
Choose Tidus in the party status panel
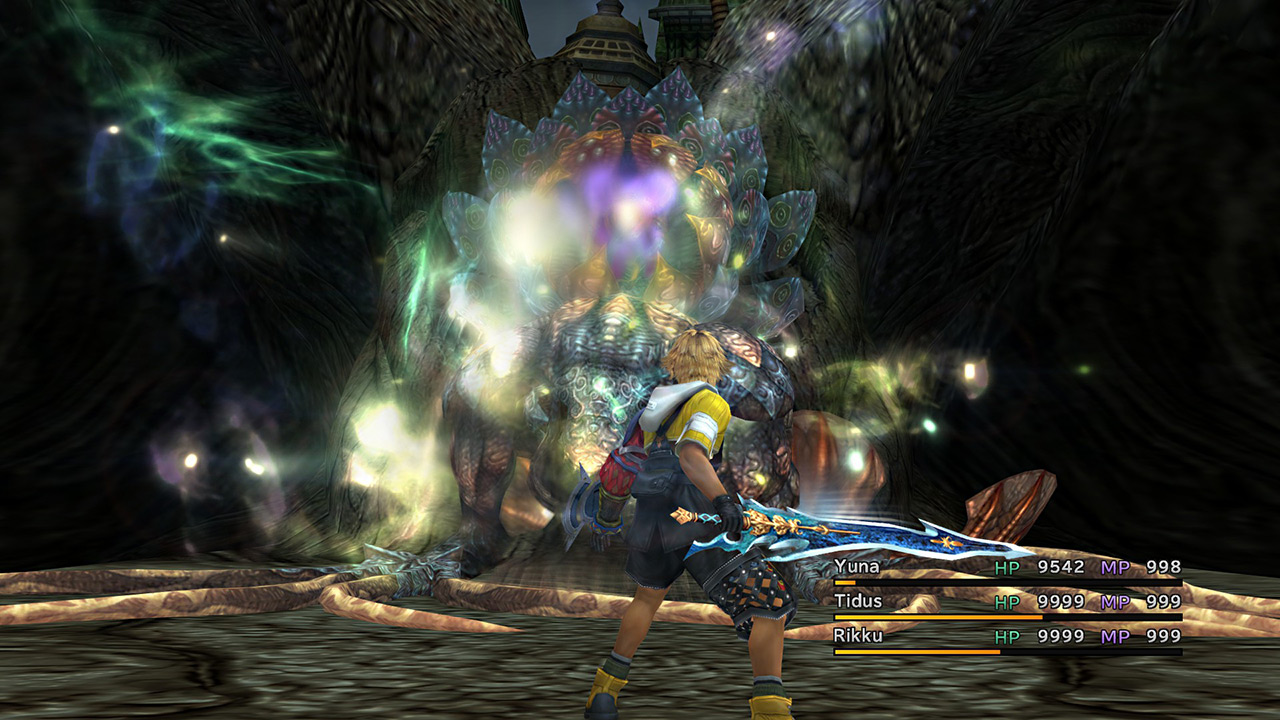pos(859,602)
